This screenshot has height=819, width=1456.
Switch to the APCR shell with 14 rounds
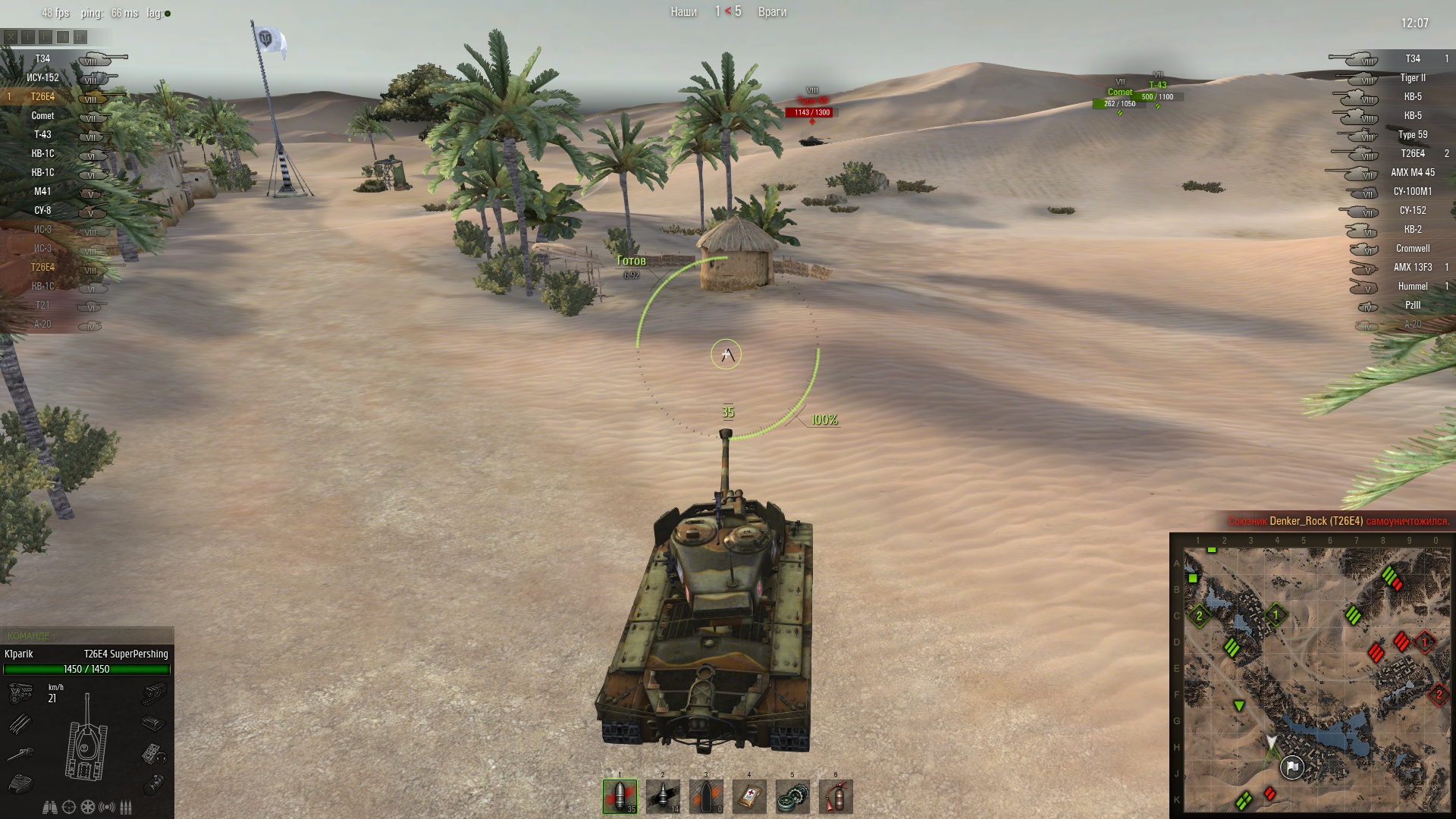point(663,796)
